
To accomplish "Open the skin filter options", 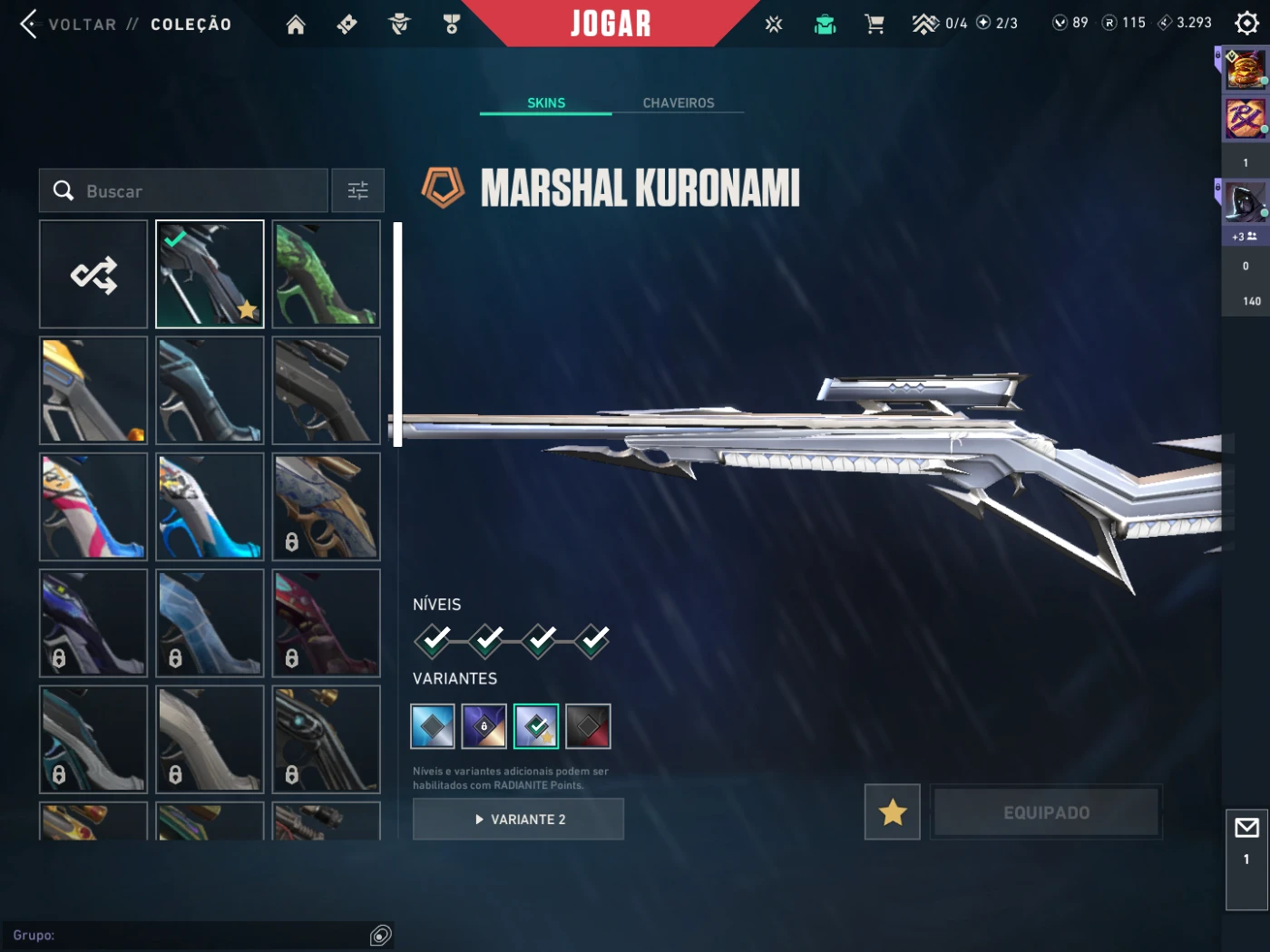I will pos(358,190).
